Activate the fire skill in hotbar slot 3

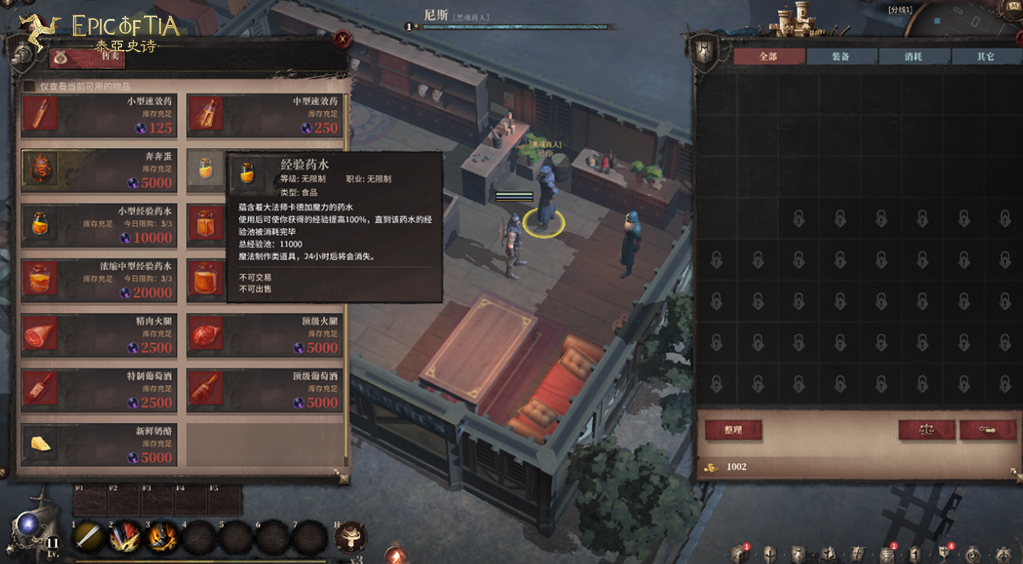(163, 537)
